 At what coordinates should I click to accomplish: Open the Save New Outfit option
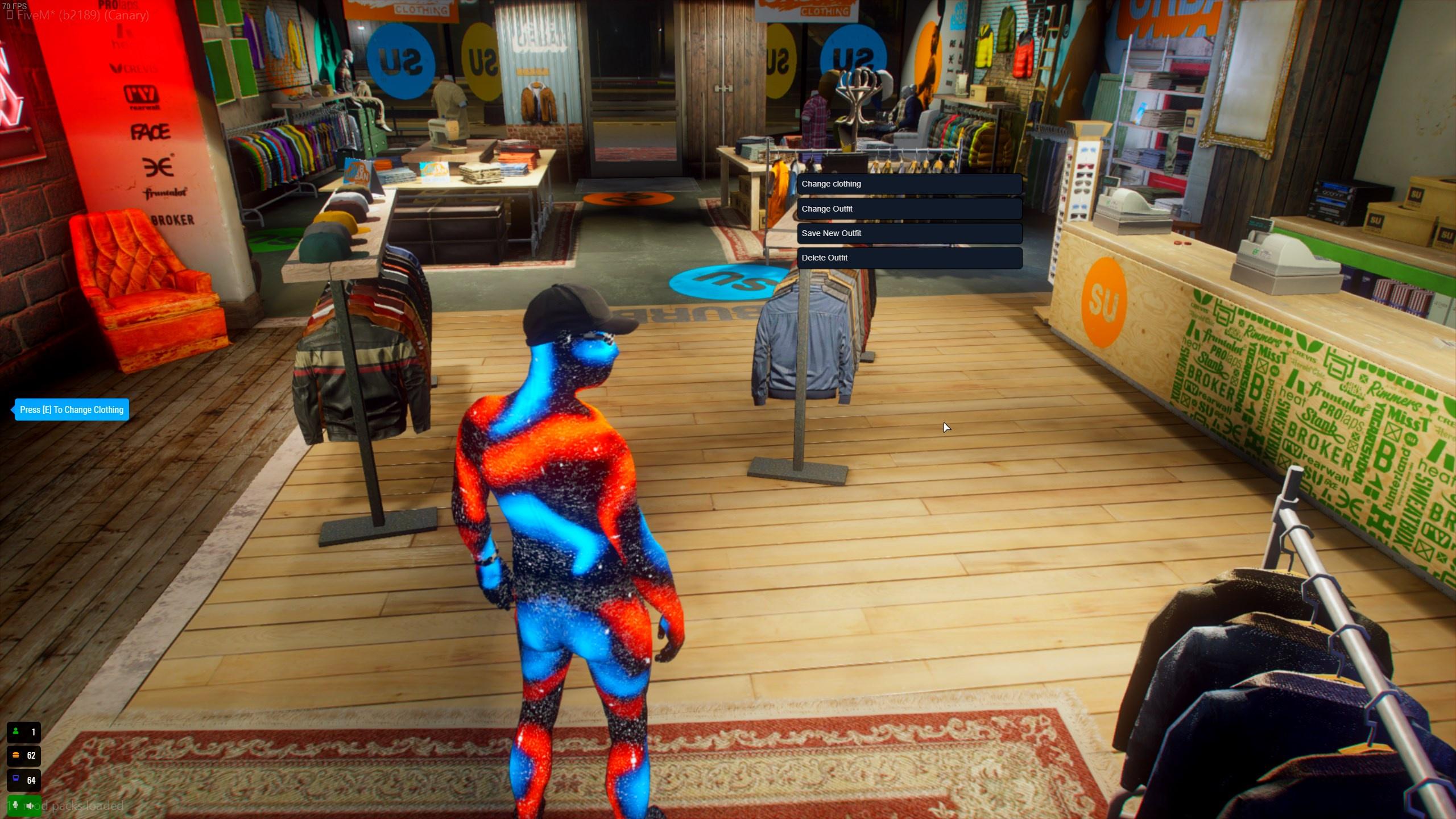[x=909, y=233]
